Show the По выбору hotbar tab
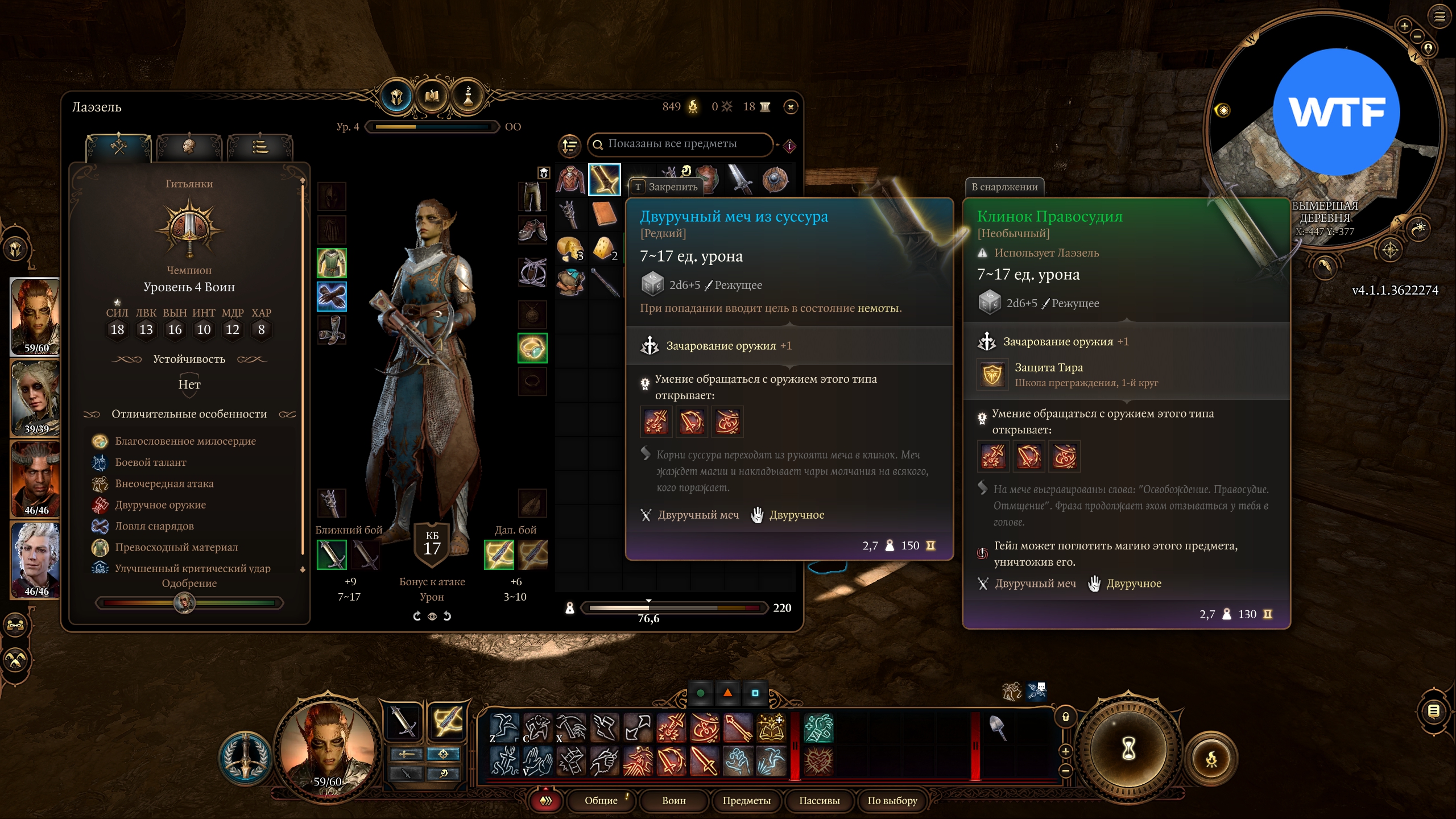The image size is (1456, 819). 892,801
